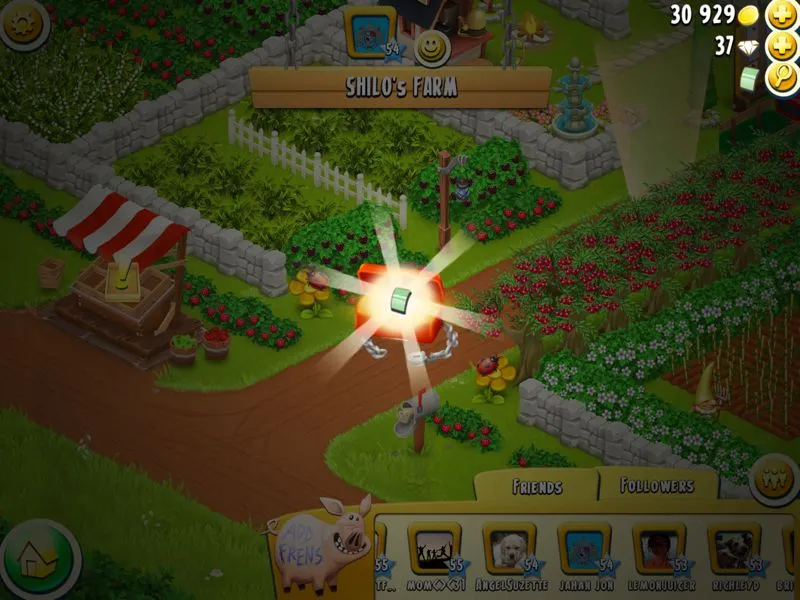Click the smiley face button by the farm sign
This screenshot has width=800, height=600.
click(431, 47)
